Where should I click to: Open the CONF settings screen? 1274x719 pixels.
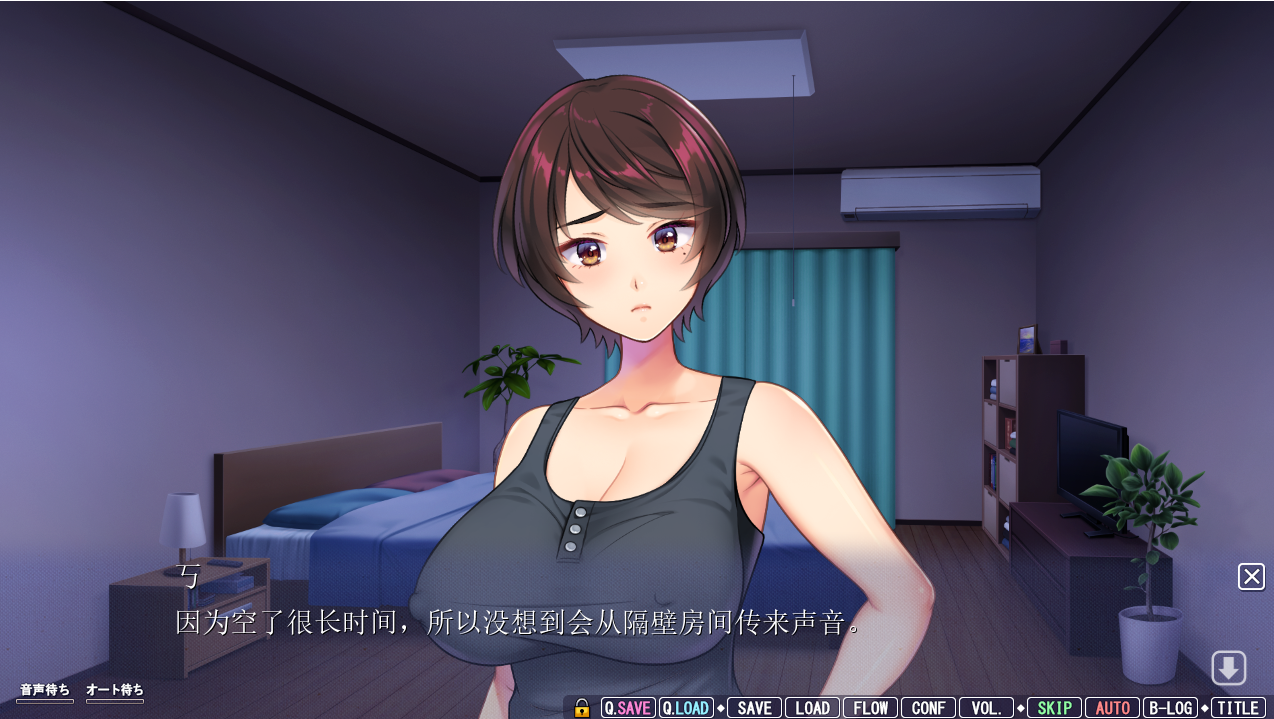coord(928,708)
